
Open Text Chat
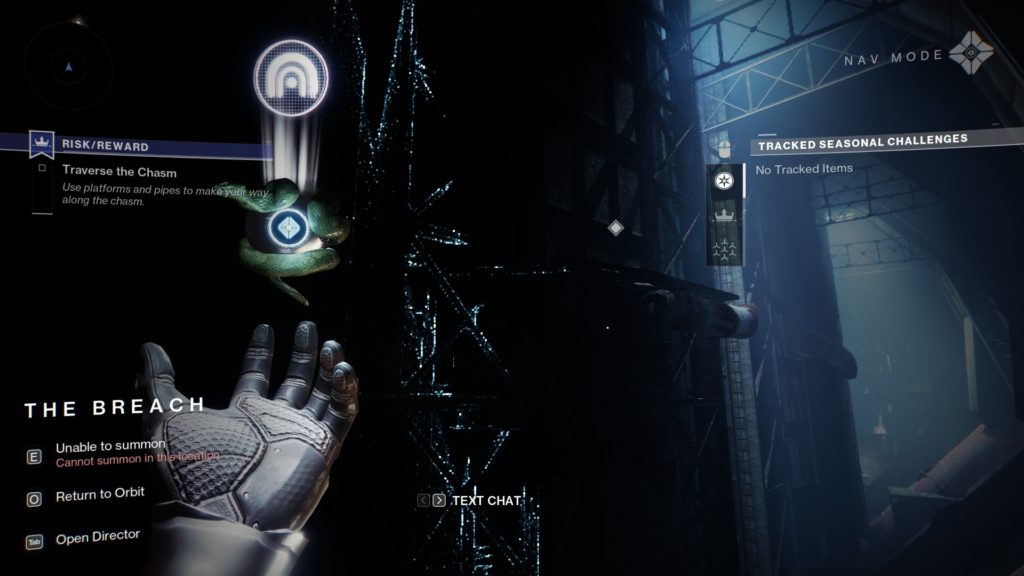coord(487,500)
